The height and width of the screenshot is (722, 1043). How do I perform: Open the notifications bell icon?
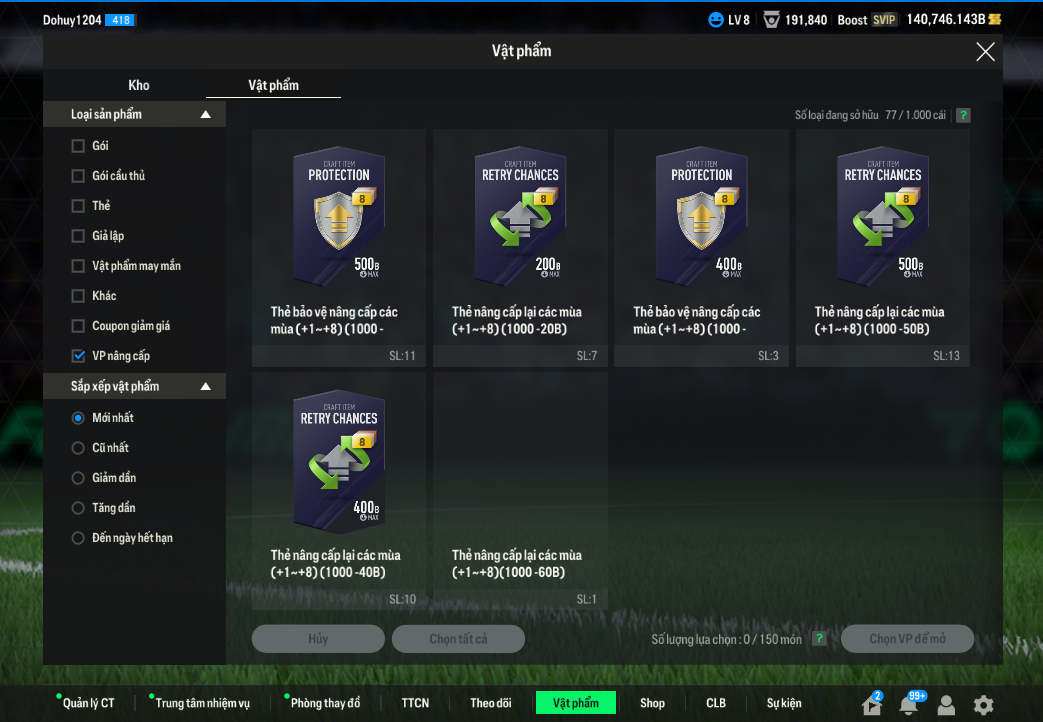[908, 704]
